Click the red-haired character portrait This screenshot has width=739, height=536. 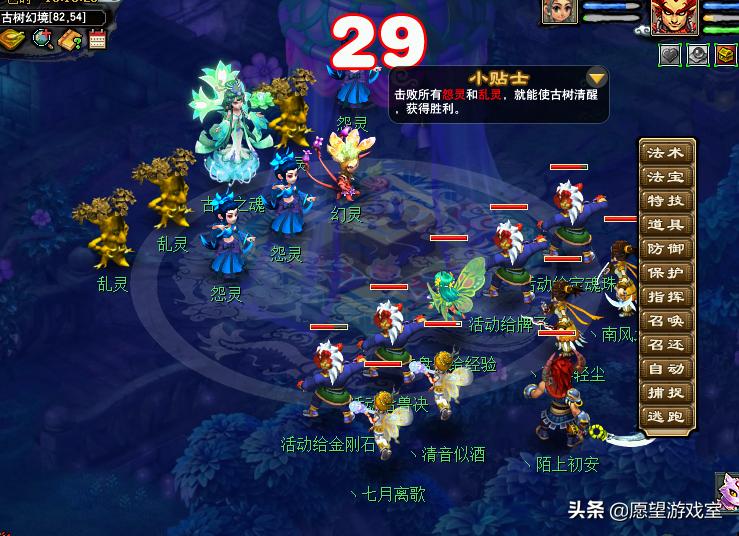(674, 17)
